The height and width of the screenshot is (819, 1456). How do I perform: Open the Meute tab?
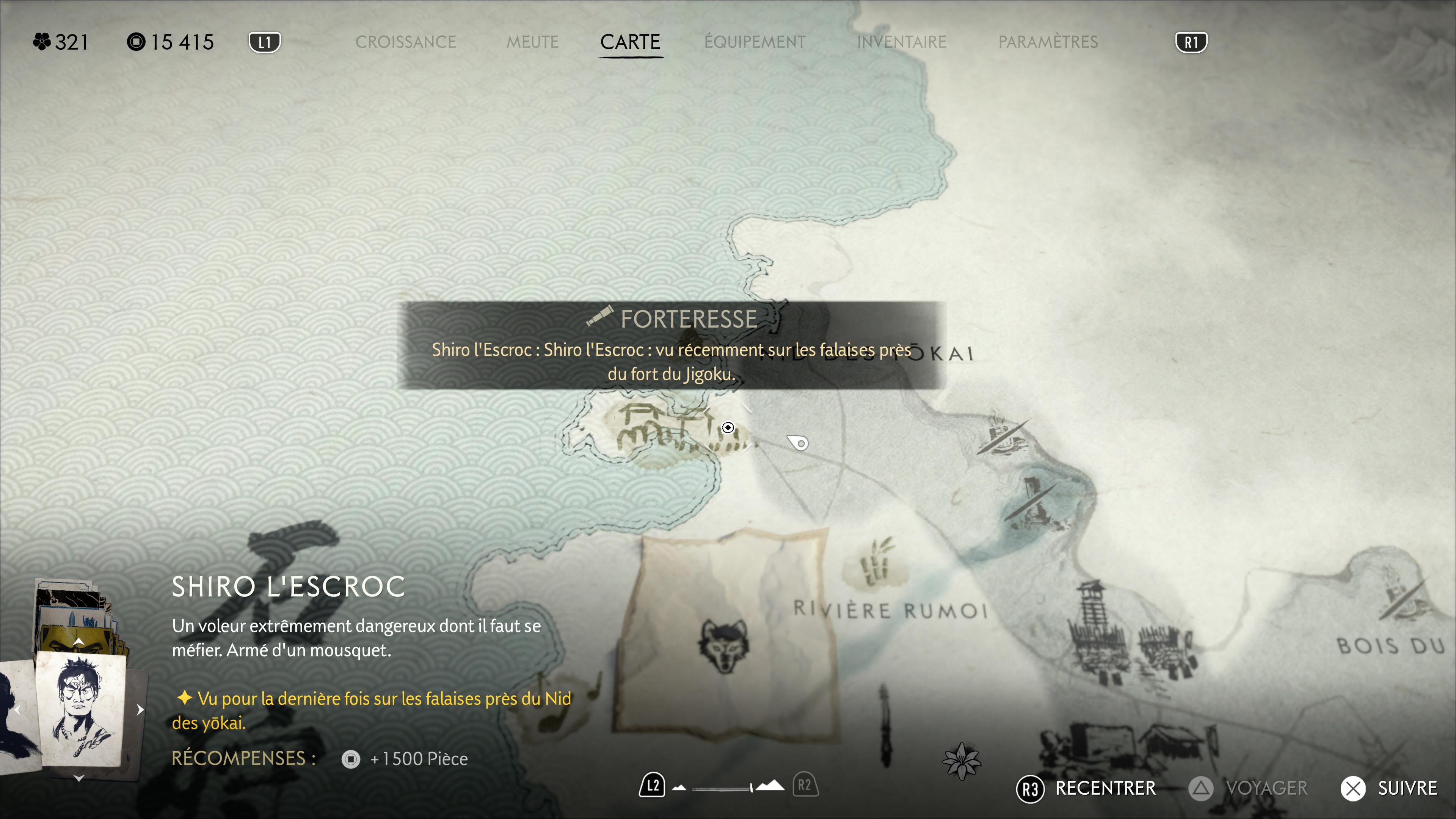click(532, 42)
